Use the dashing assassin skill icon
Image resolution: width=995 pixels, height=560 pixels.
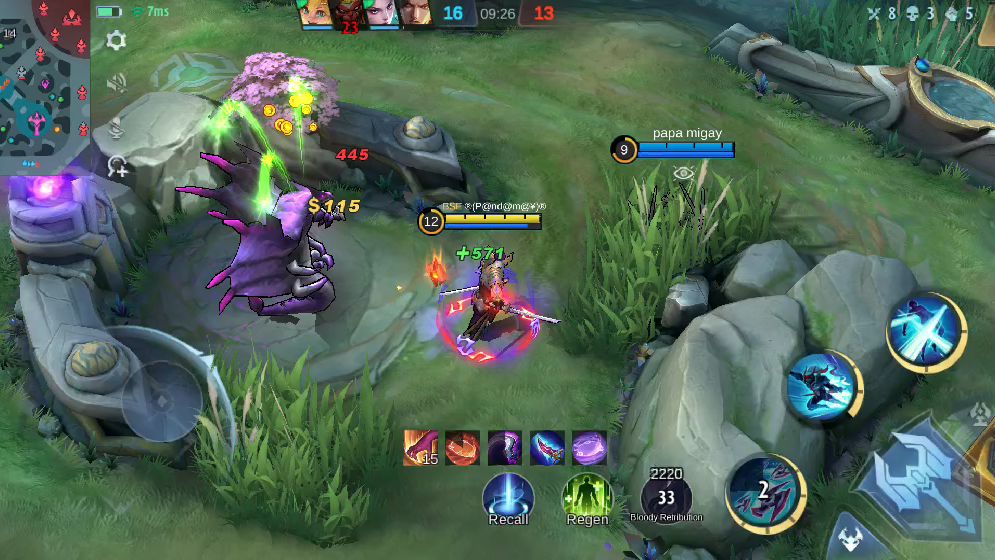[x=822, y=386]
